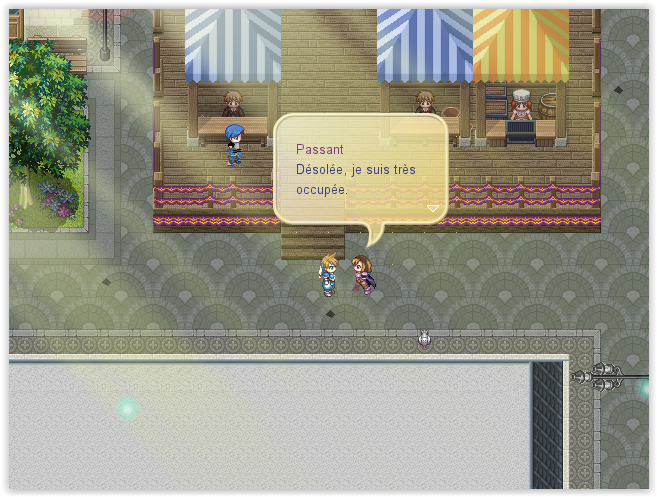657x497 pixels.
Task: Dismiss the Passant speech bubble
Action: pyautogui.click(x=360, y=168)
